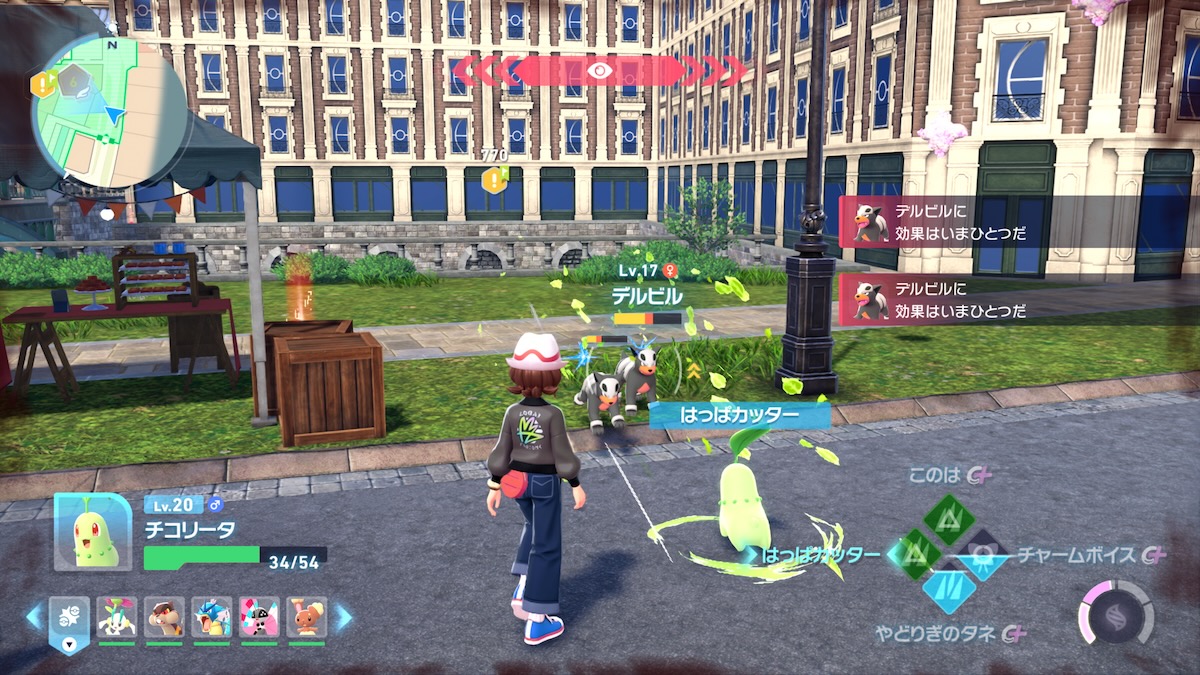This screenshot has height=675, width=1200.
Task: Activate the Mega Evolution gauge icon
Action: coord(1115,612)
